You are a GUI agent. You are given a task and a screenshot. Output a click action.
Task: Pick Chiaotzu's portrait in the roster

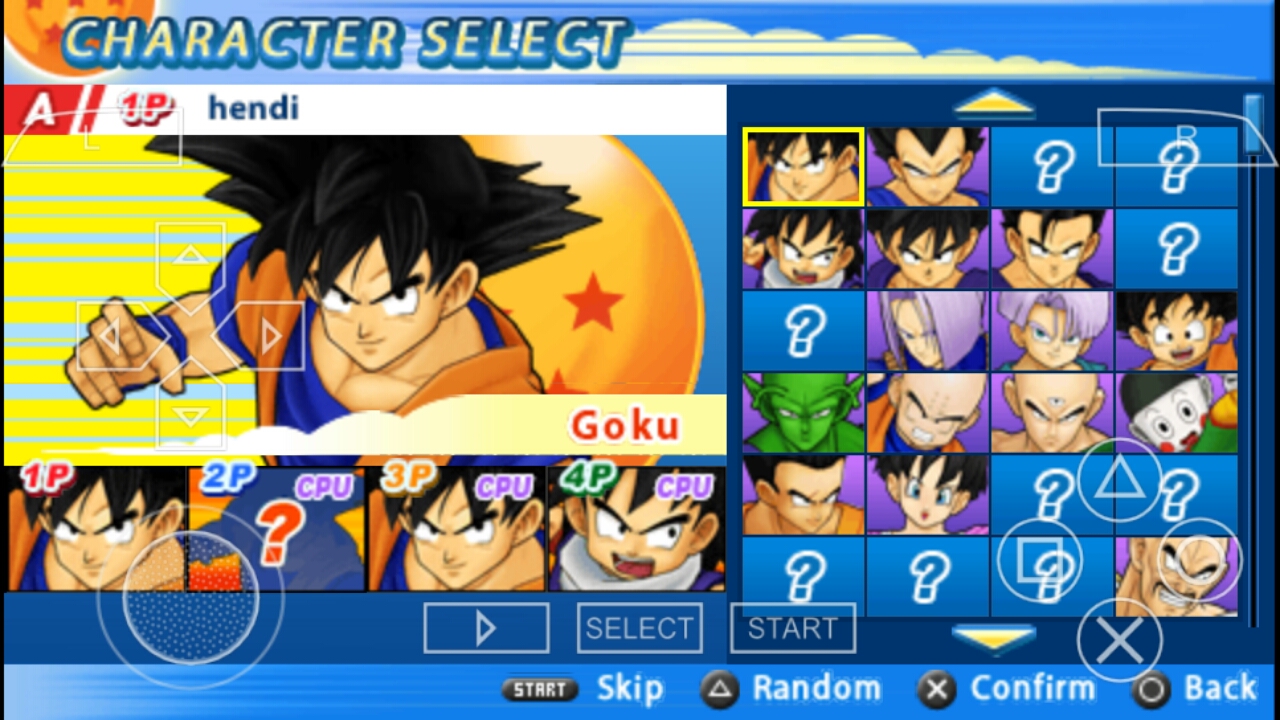pos(1176,410)
